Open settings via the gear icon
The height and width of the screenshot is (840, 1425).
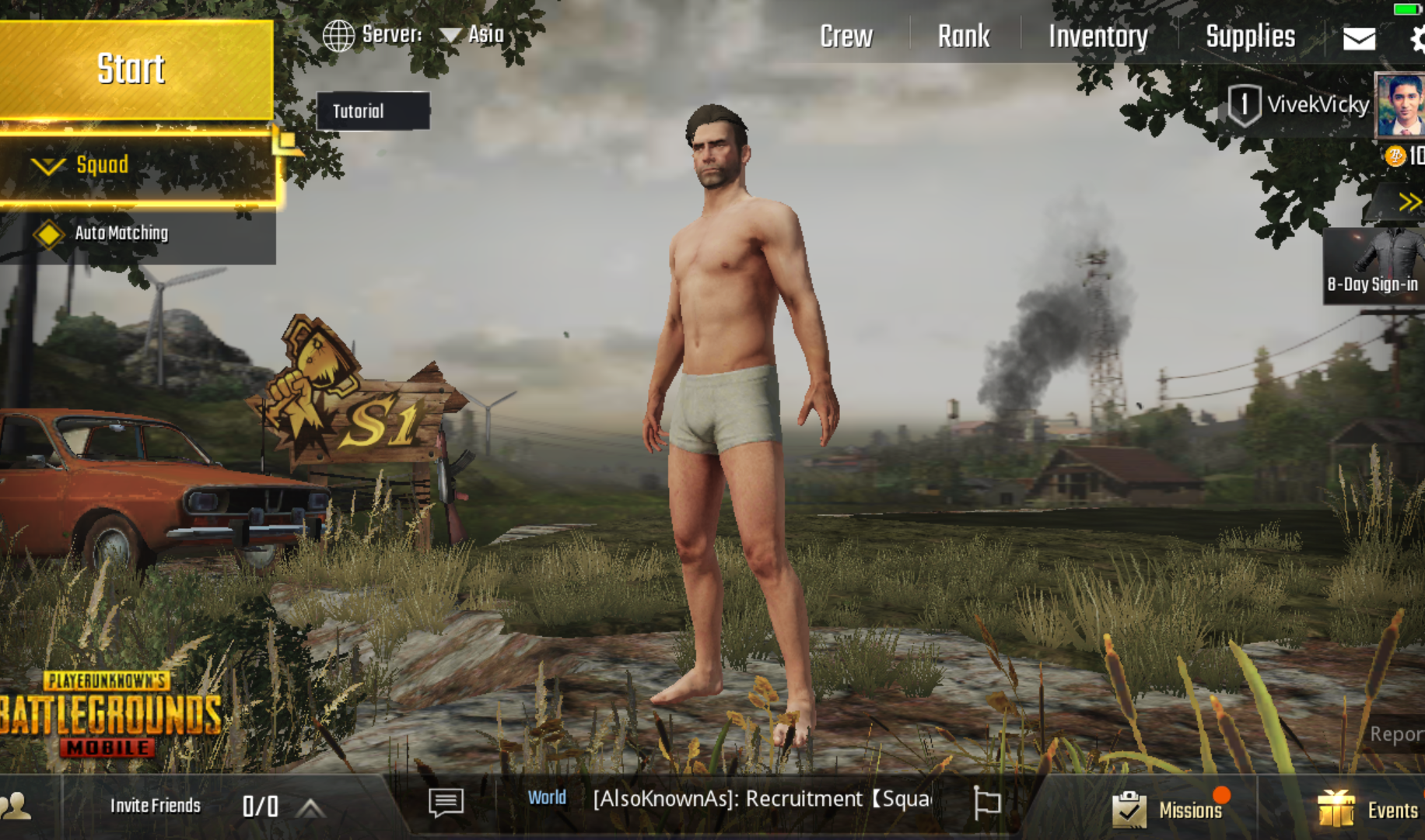coord(1416,38)
